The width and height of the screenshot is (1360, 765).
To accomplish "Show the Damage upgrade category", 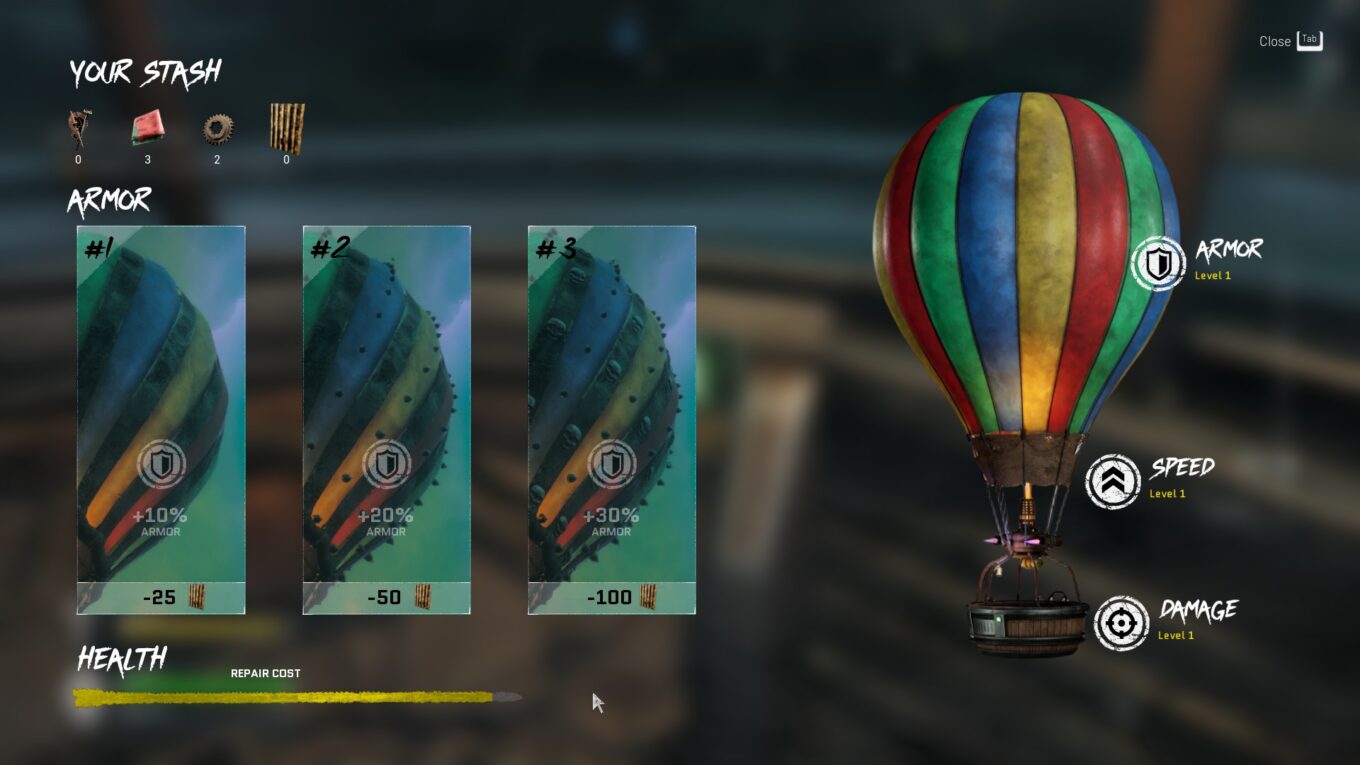I will coord(1121,624).
